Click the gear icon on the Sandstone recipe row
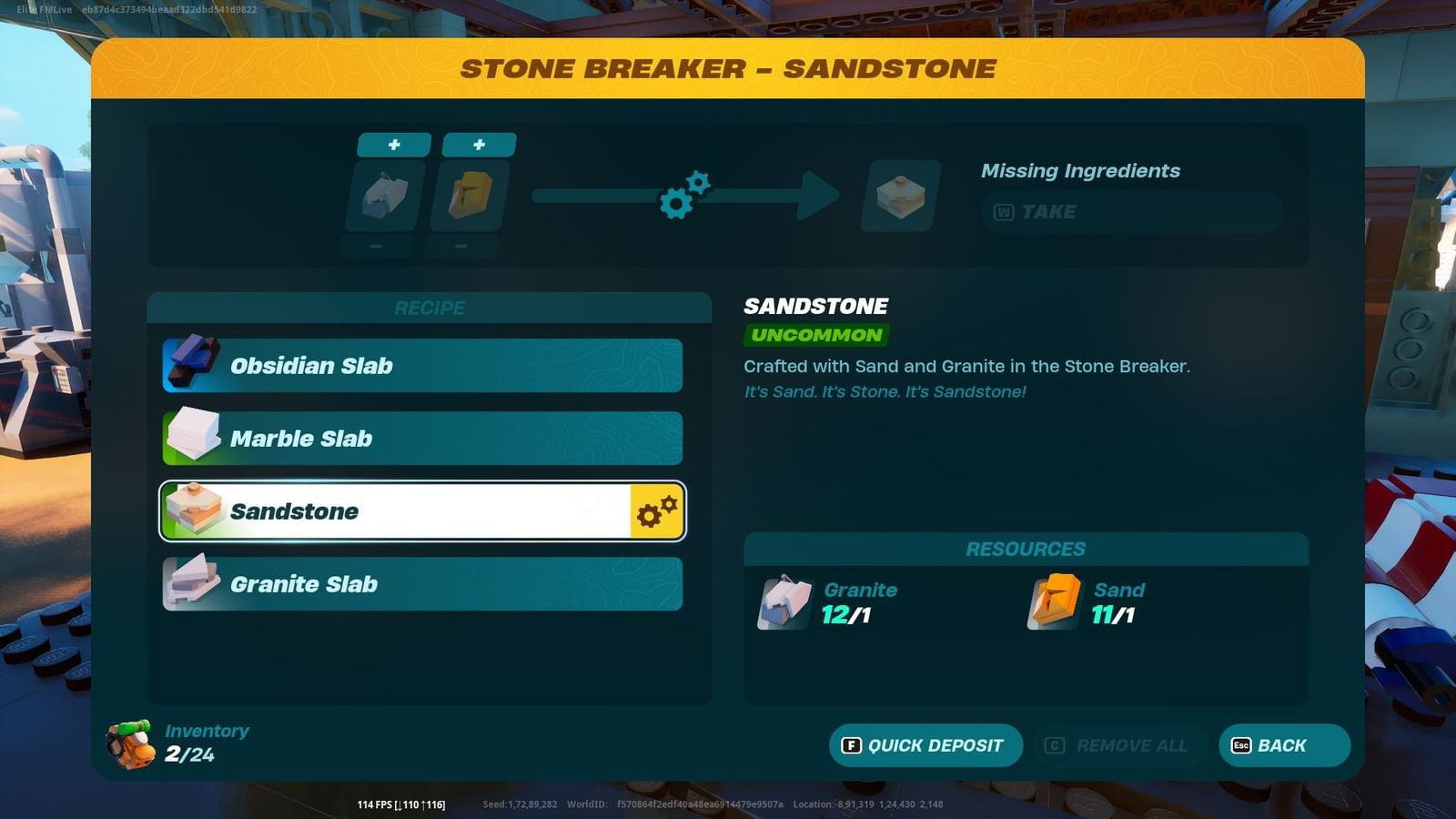 (656, 511)
